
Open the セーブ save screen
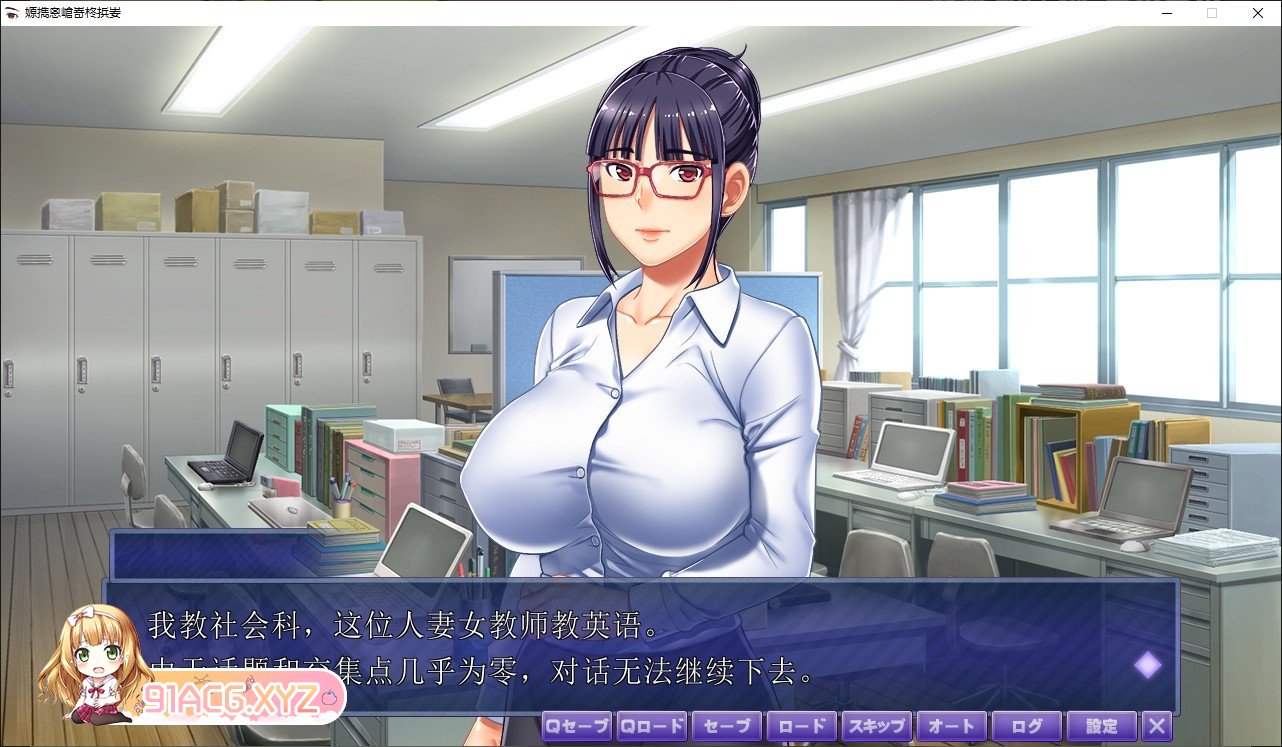click(x=726, y=726)
